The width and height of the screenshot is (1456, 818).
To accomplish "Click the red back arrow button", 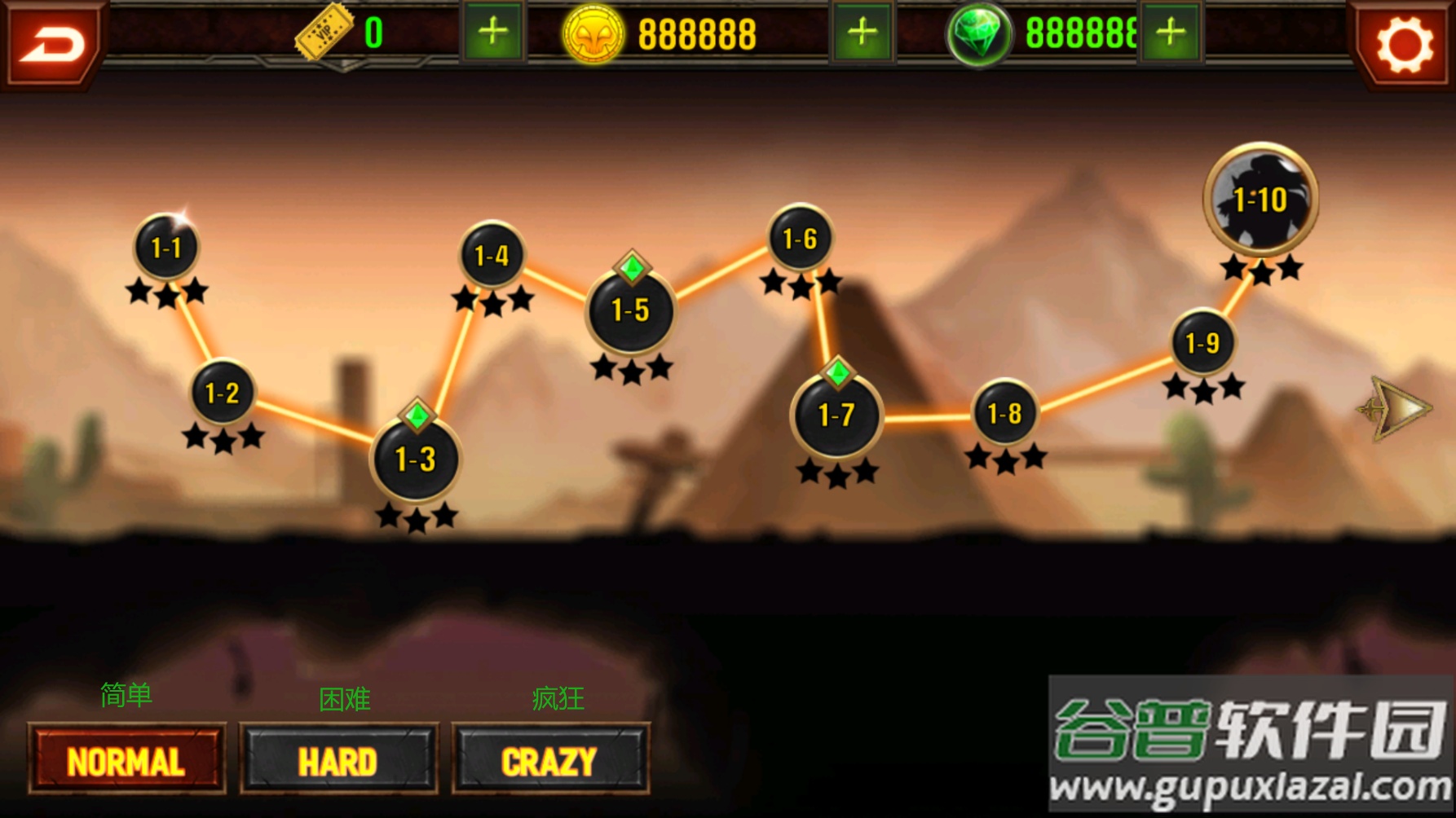I will [51, 42].
